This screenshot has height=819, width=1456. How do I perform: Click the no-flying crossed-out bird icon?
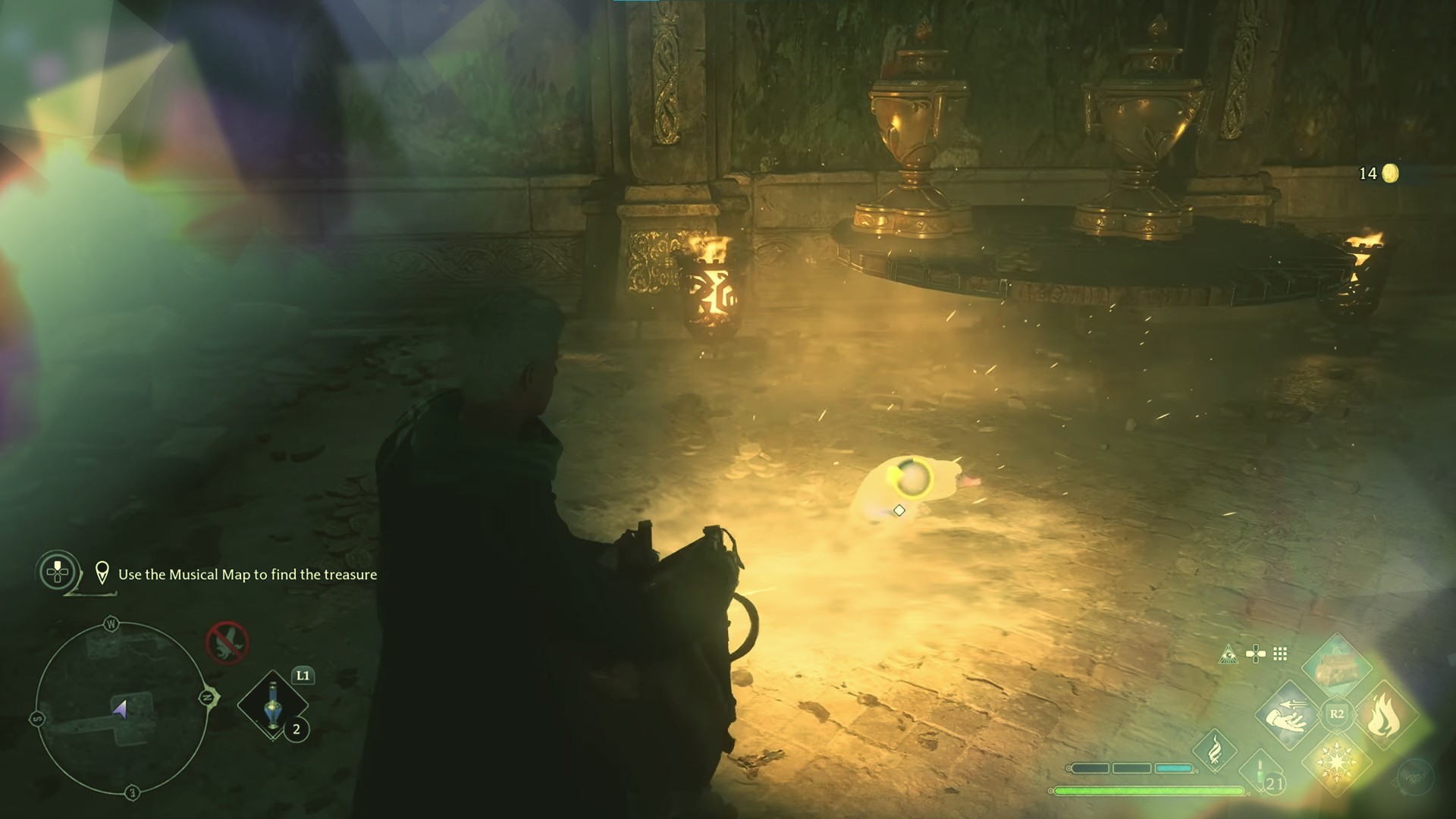227,642
